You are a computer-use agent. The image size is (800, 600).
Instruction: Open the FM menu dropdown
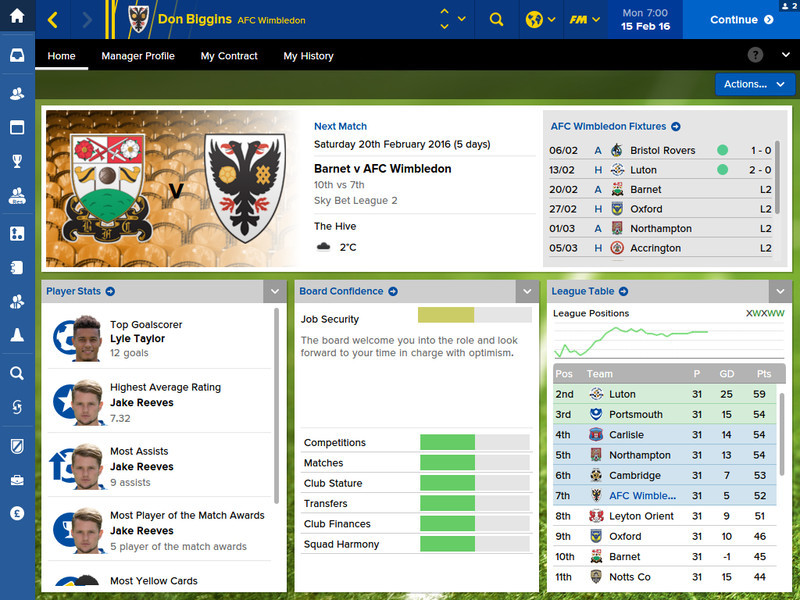(584, 19)
